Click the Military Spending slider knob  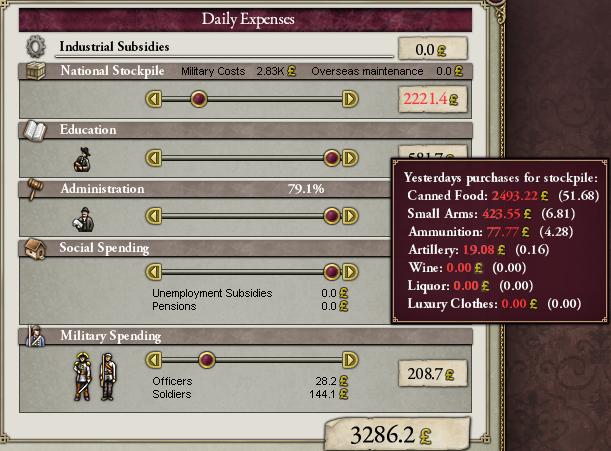tap(207, 360)
